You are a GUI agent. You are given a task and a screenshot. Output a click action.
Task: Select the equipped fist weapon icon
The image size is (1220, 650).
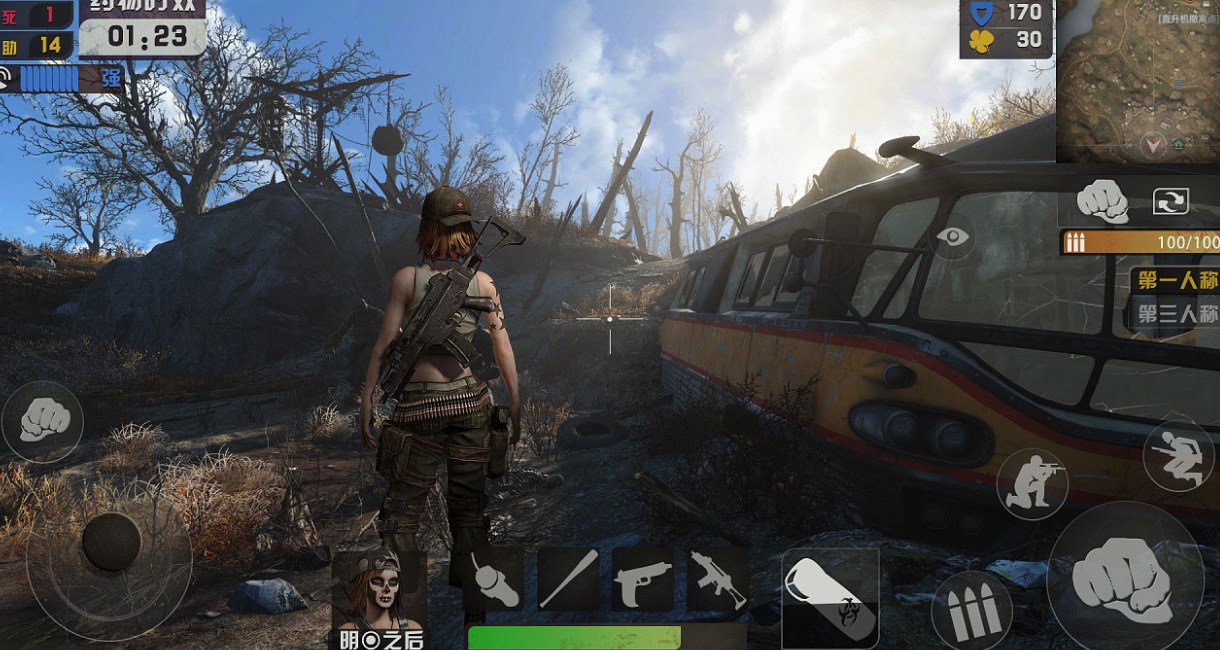click(x=1102, y=201)
